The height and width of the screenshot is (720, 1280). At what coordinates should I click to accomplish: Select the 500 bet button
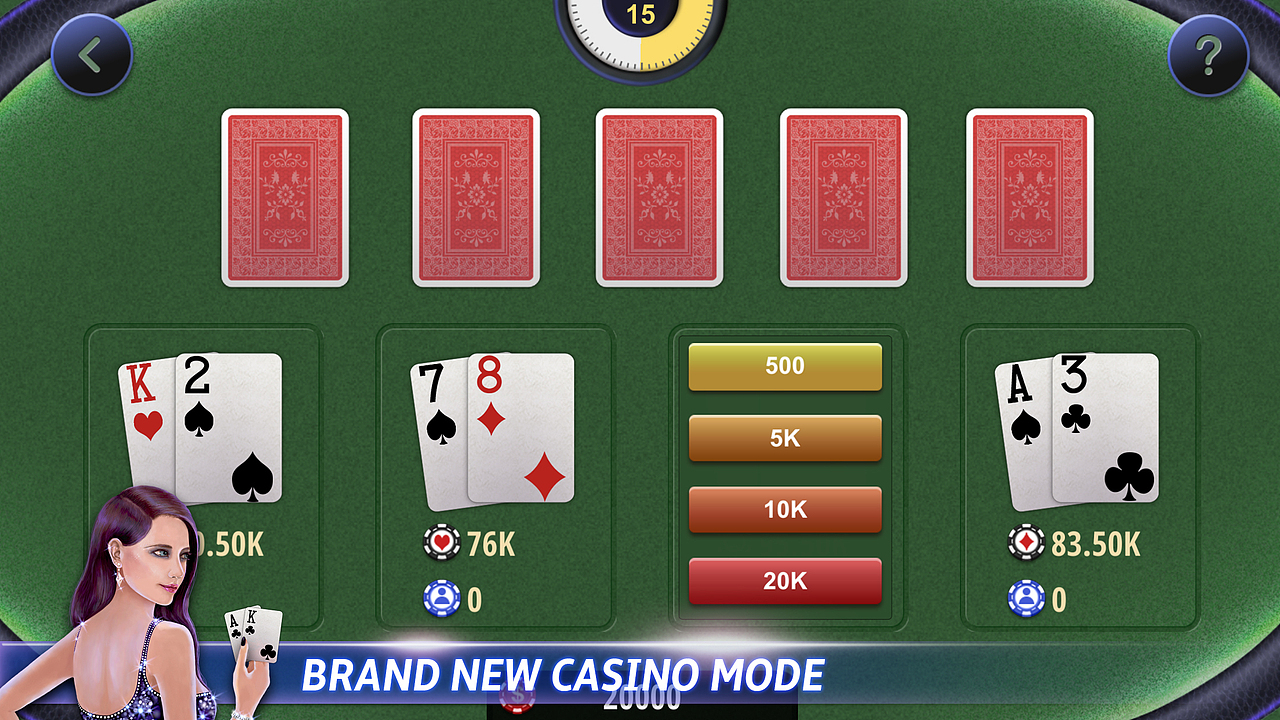[x=784, y=366]
